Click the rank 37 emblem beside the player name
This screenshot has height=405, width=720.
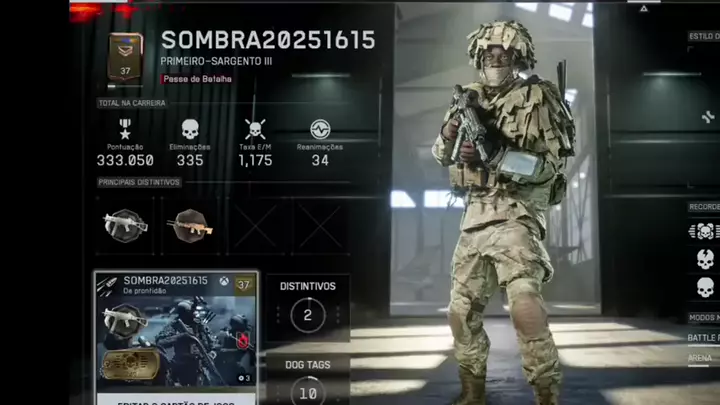pos(125,56)
